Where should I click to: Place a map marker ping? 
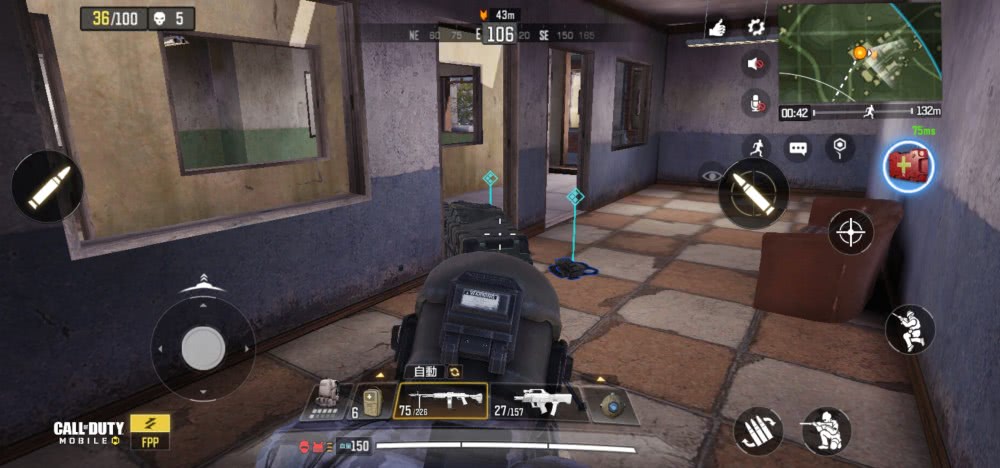click(839, 148)
